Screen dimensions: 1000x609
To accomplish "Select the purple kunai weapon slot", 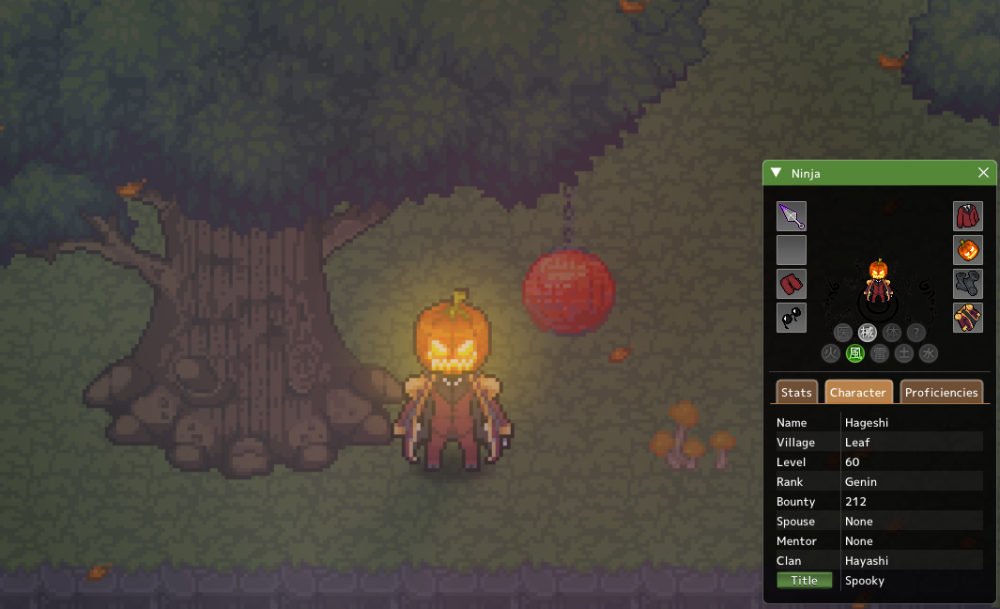I will [x=791, y=216].
